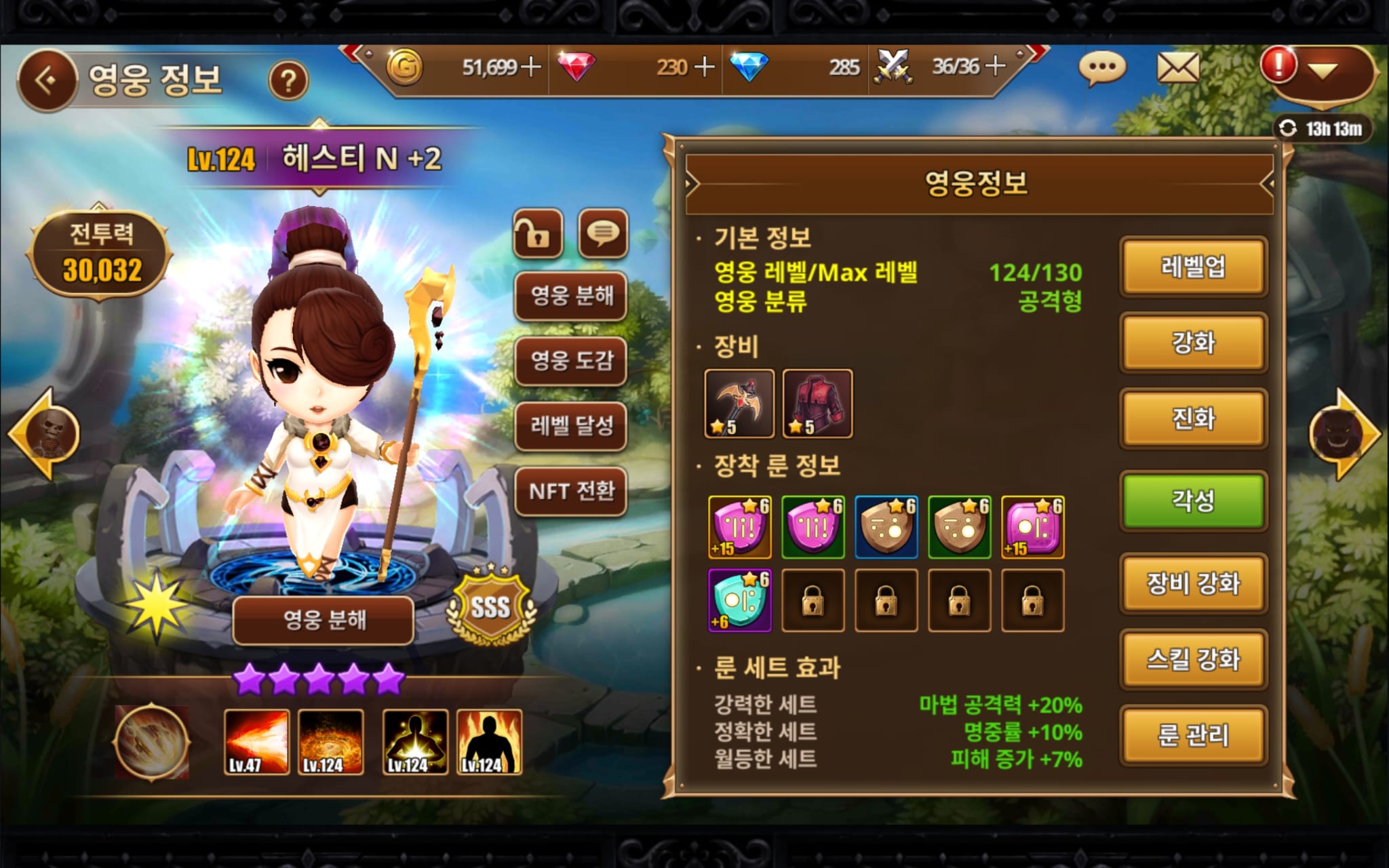This screenshot has width=1389, height=868.
Task: Open the 영웅 도감 hero encyclopedia
Action: tap(571, 360)
